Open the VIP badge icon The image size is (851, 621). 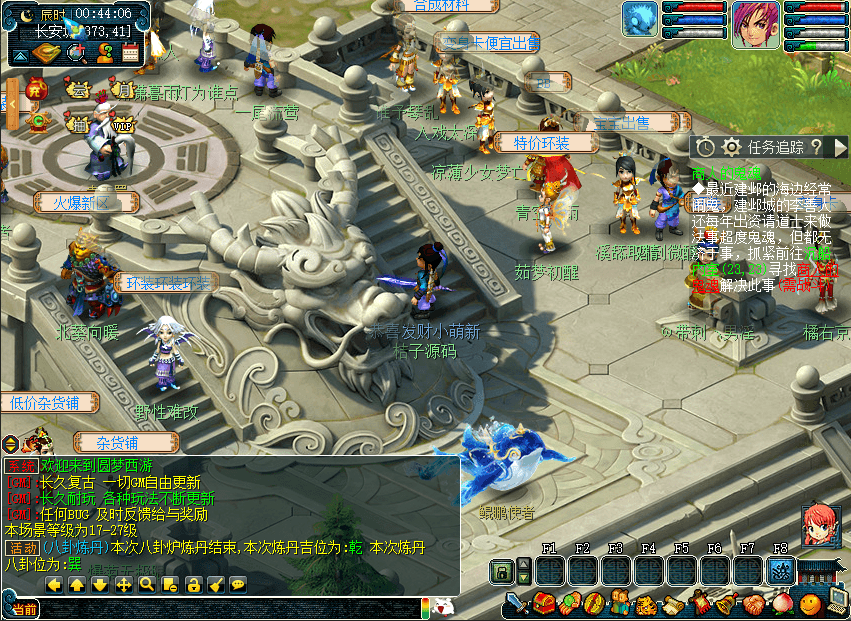(123, 126)
